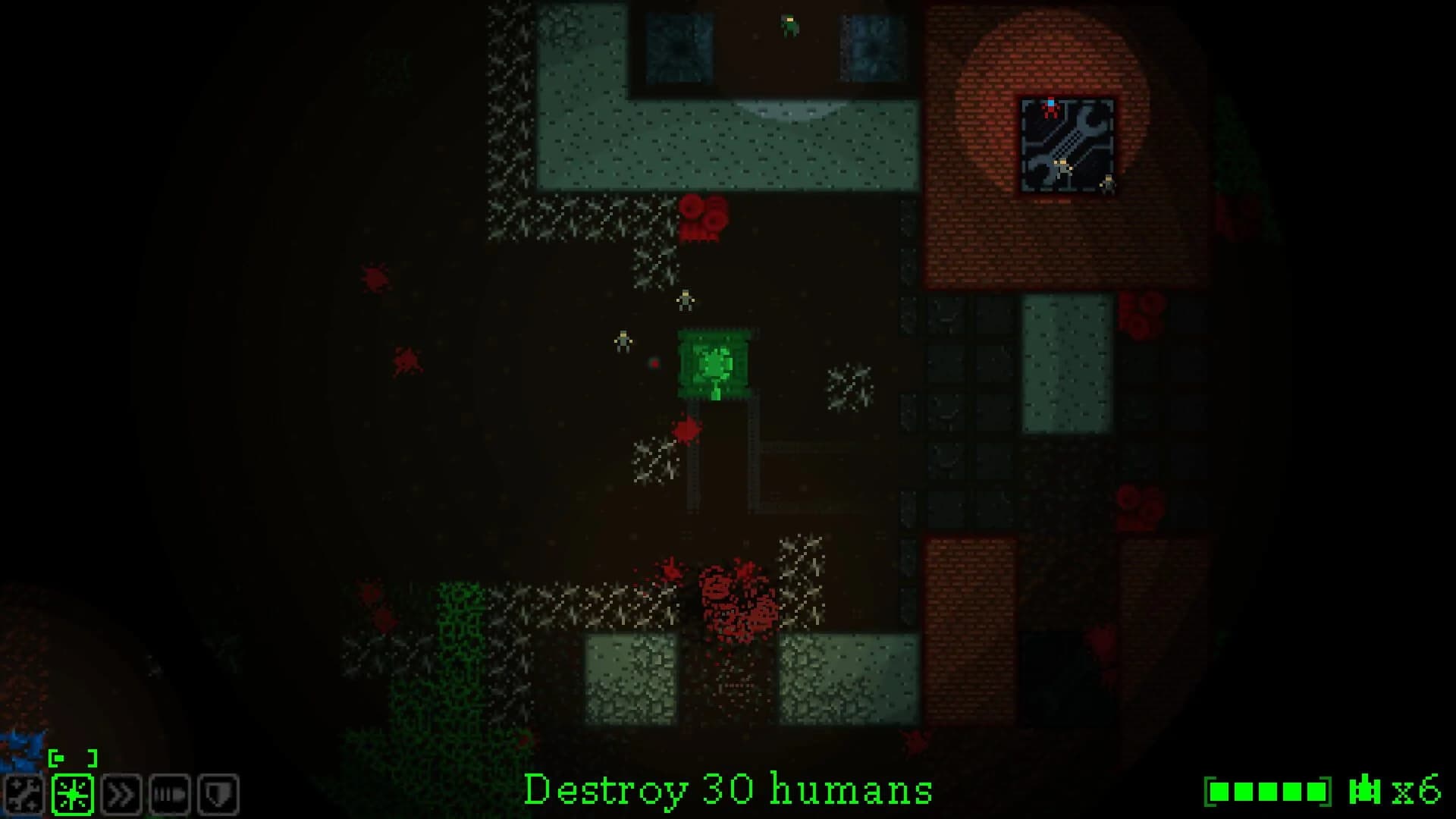Click the human soldier left of the tank
The image size is (1456, 819).
(x=623, y=341)
